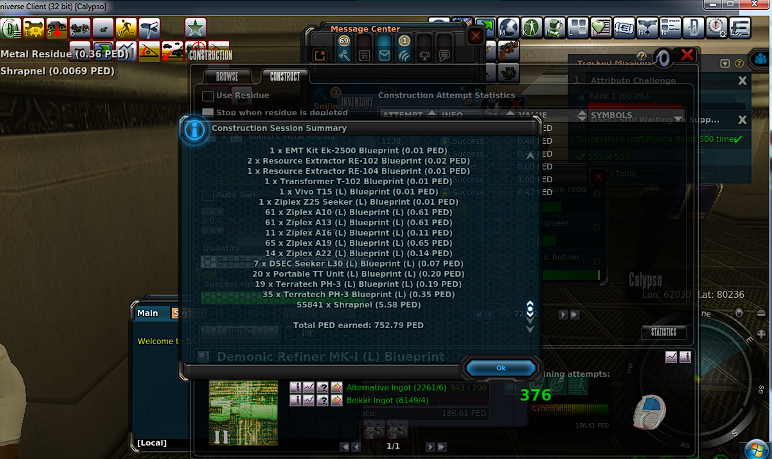Image resolution: width=772 pixels, height=459 pixels.
Task: Confirm the session summary with Ok
Action: click(500, 368)
